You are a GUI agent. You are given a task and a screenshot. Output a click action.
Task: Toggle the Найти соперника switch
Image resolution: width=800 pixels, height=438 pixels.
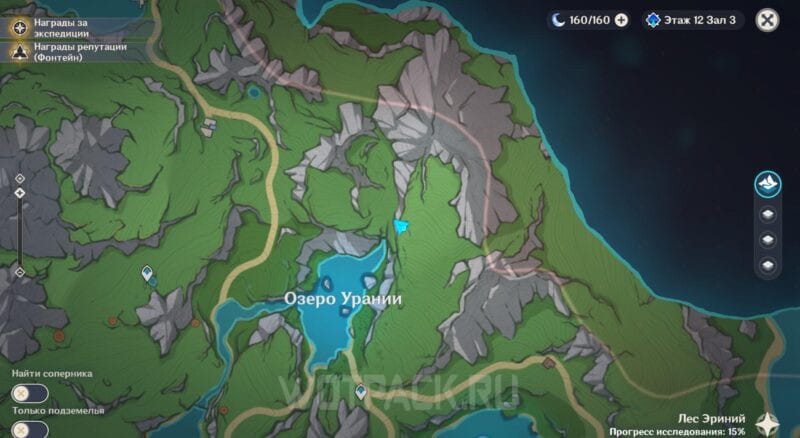point(30,394)
